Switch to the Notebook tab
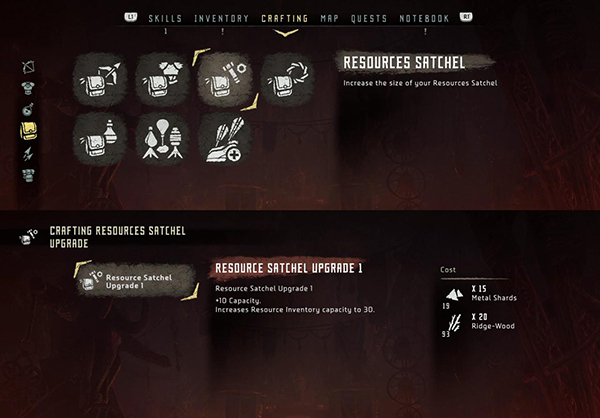Image resolution: width=600 pixels, height=418 pixels. point(424,18)
